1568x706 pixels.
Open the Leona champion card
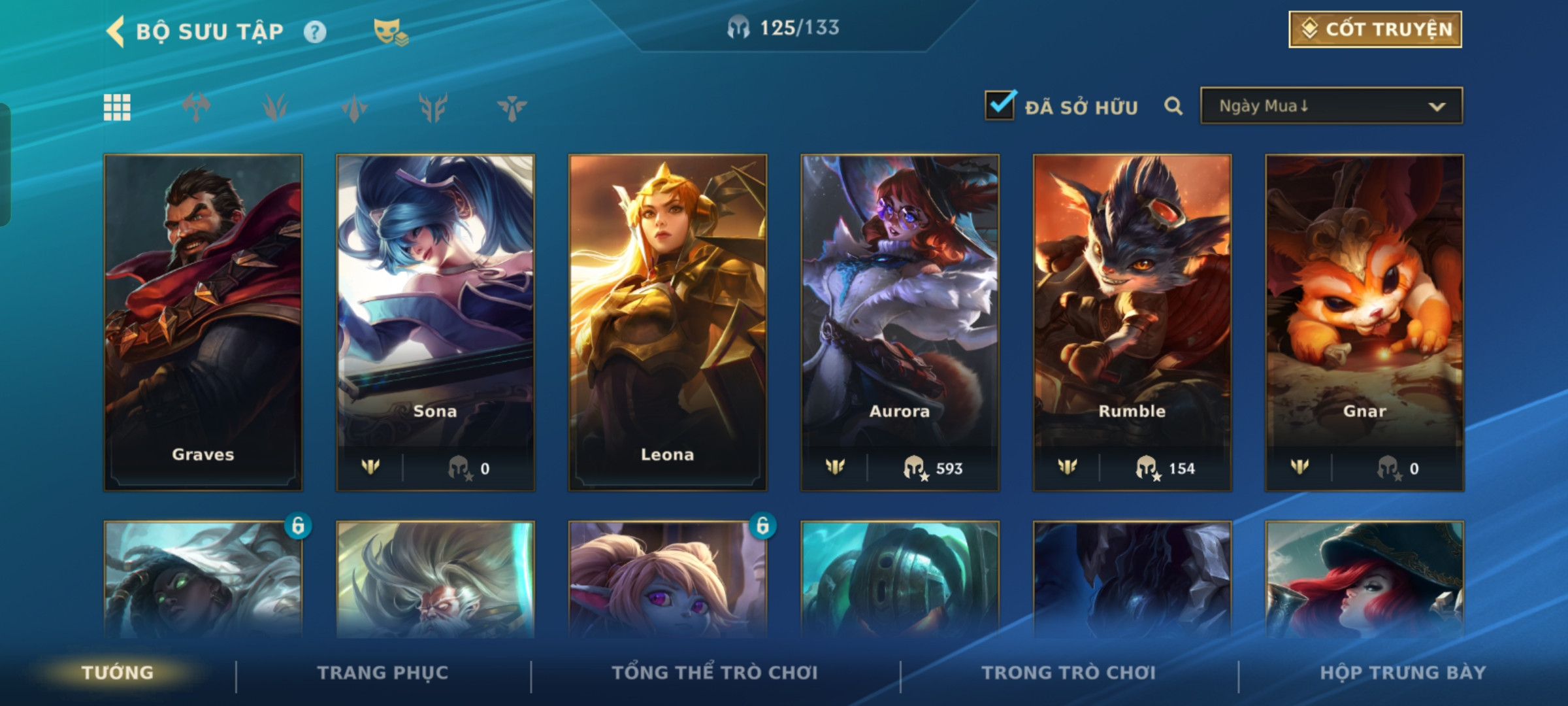pos(668,322)
